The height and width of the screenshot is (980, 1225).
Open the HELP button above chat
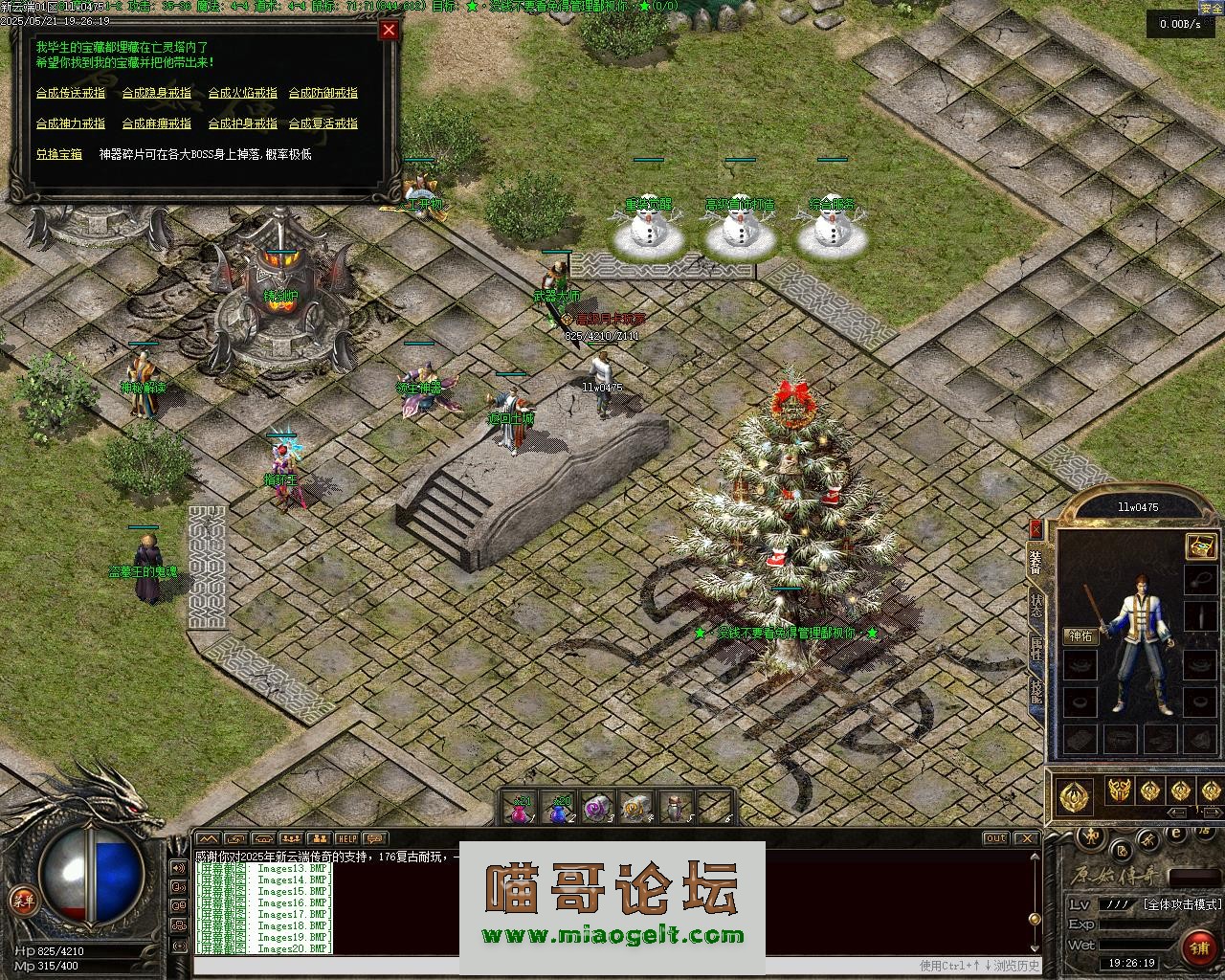tap(346, 838)
